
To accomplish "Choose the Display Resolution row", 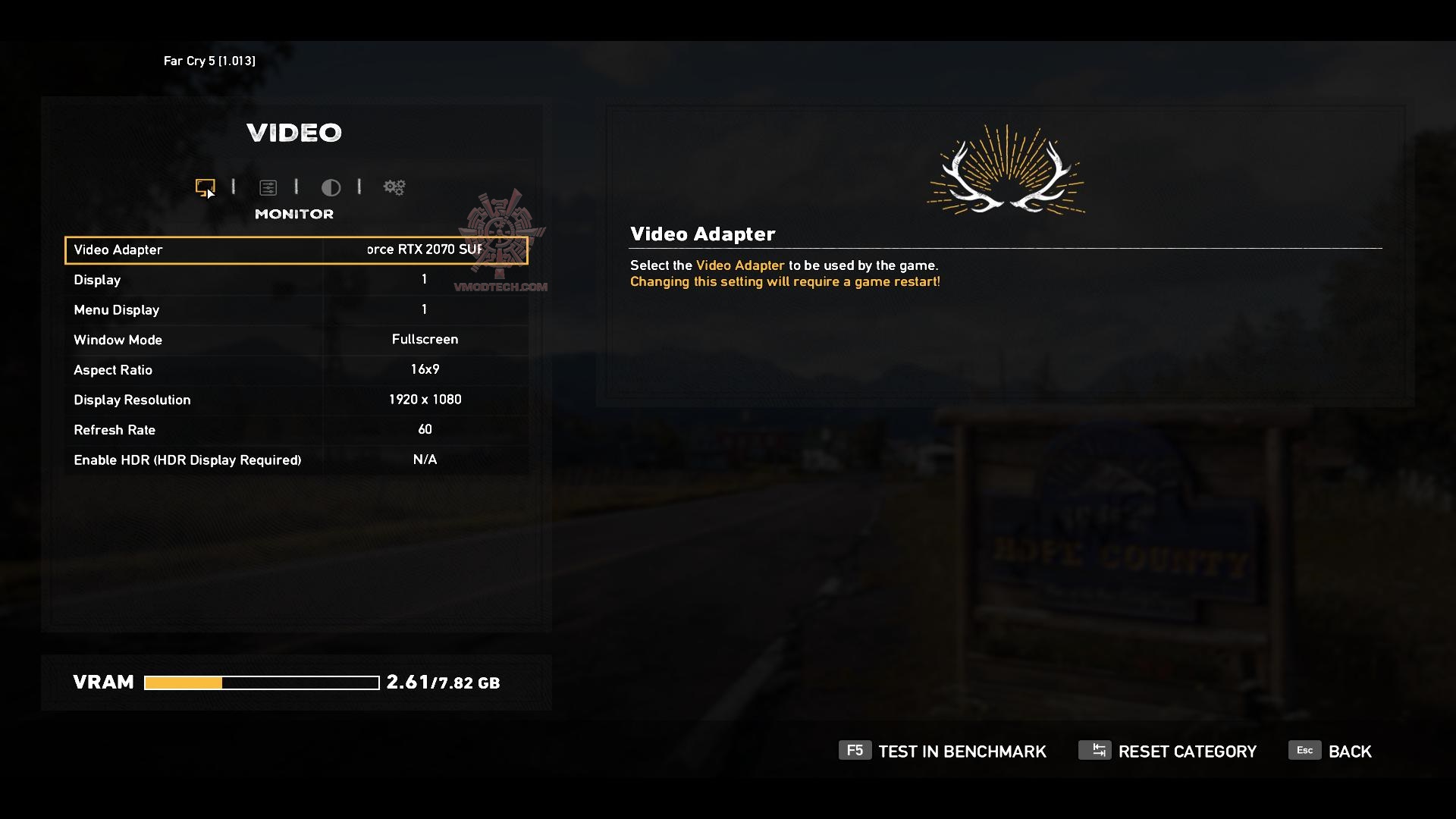I will [296, 400].
